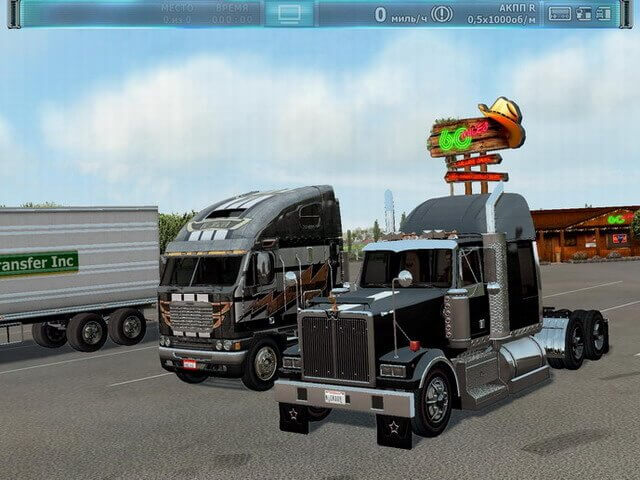The height and width of the screenshot is (480, 640).
Task: Click the monitor icon in the top bar
Action: tap(289, 13)
